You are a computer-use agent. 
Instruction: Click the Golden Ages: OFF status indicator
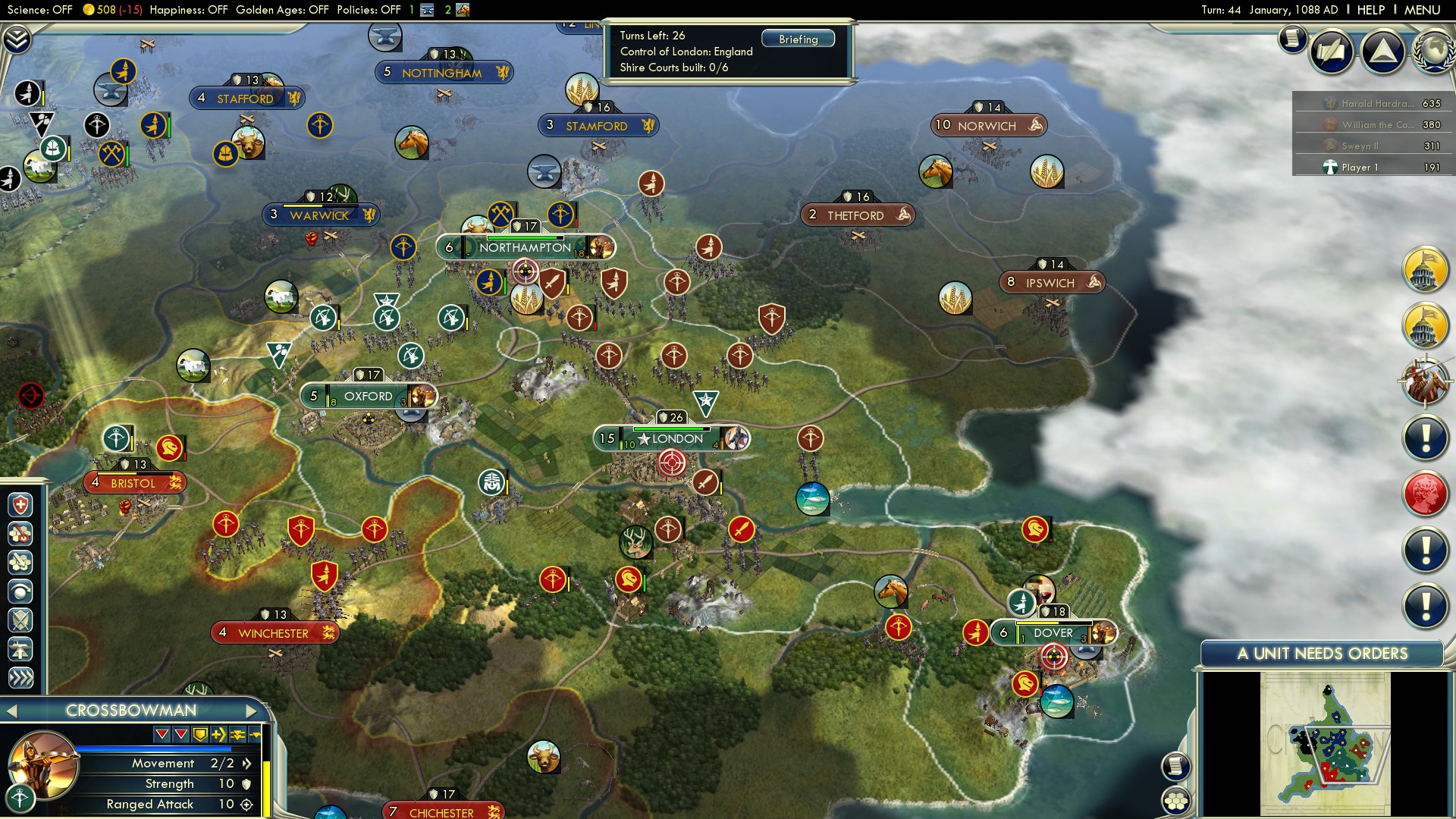tap(281, 11)
